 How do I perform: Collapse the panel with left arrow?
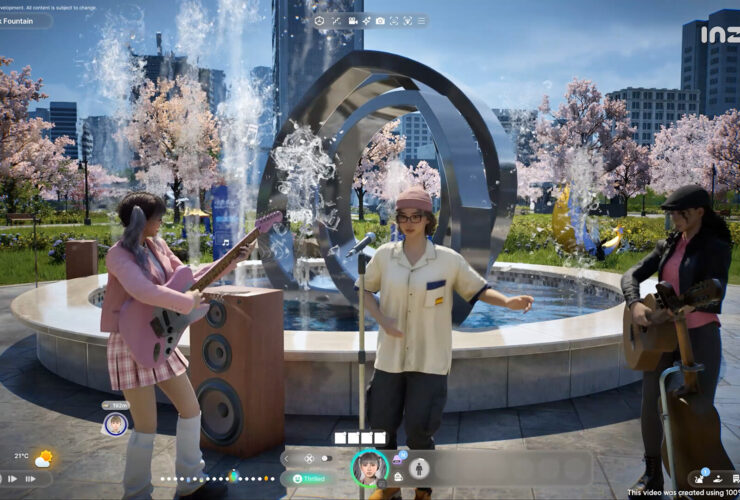(287, 458)
